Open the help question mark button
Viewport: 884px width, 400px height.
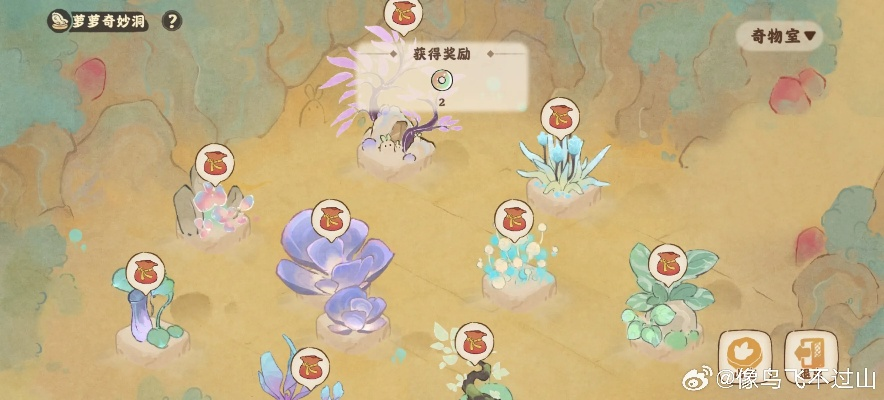point(172,21)
